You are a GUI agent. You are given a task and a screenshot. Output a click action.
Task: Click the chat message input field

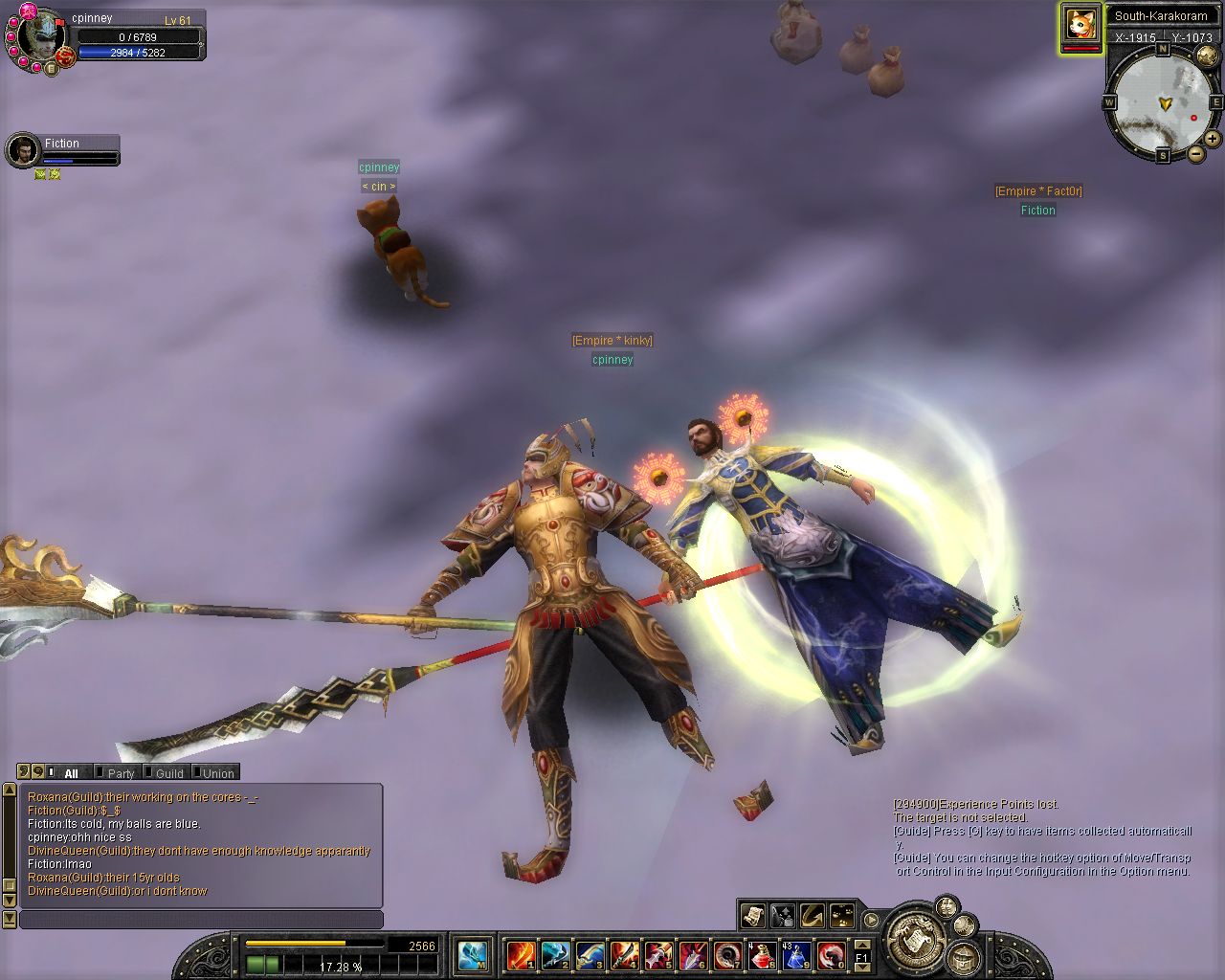pyautogui.click(x=201, y=920)
